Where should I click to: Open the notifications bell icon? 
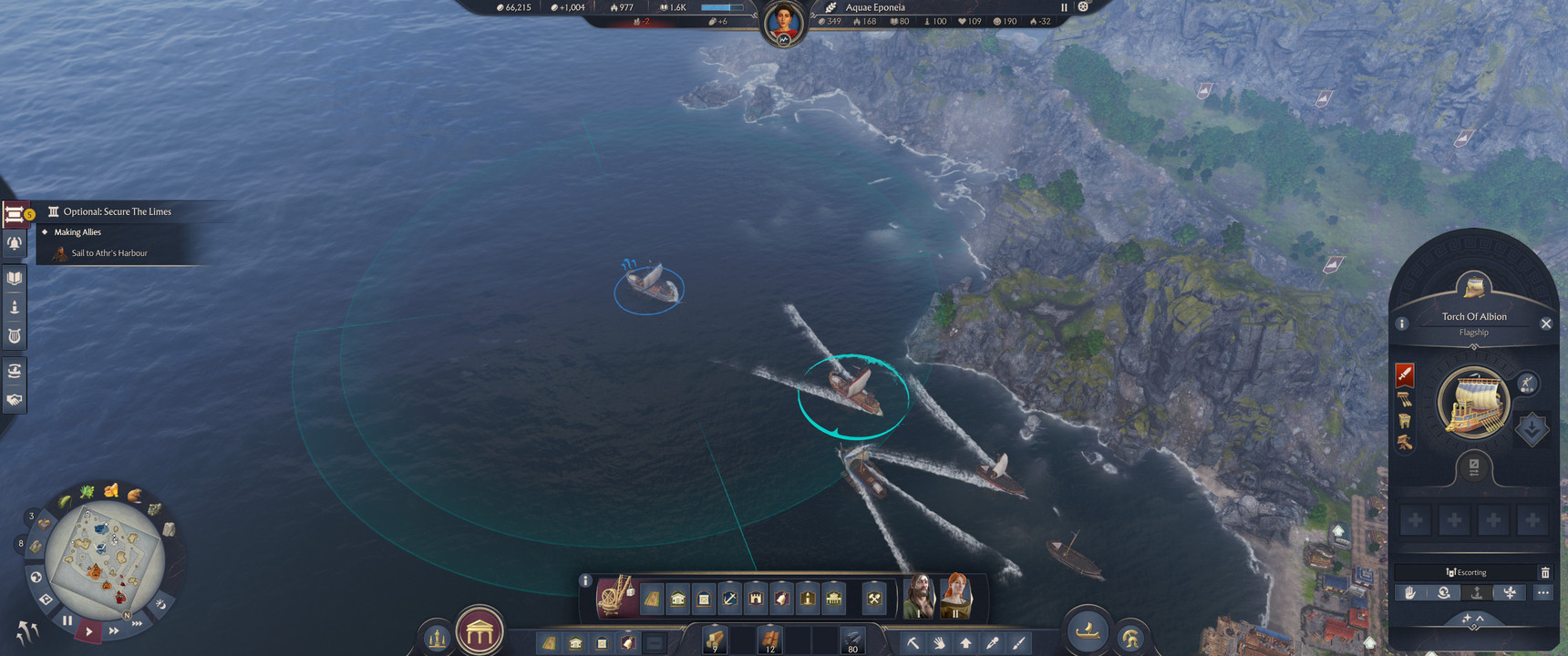tap(15, 243)
